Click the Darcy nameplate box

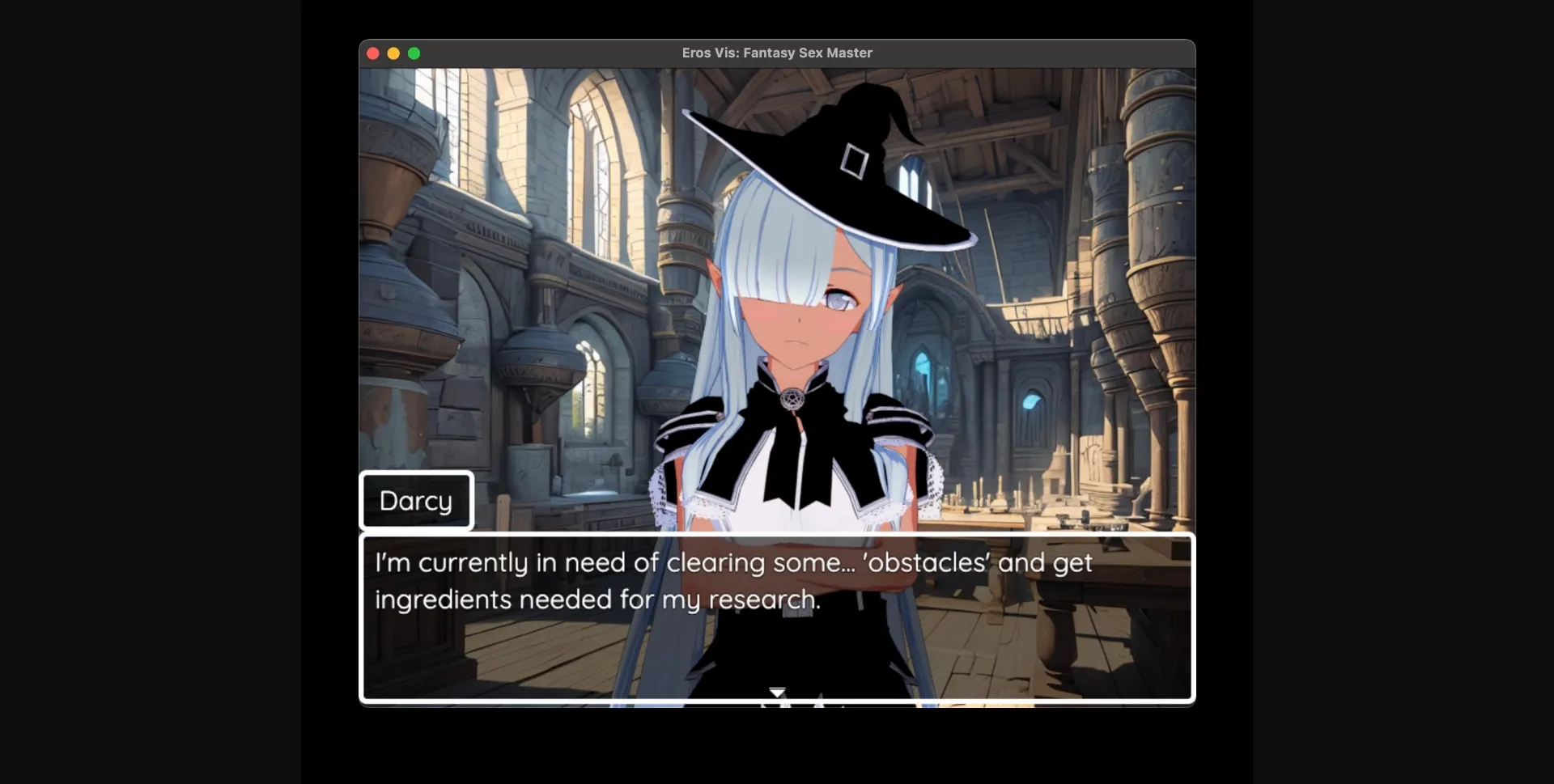point(415,500)
